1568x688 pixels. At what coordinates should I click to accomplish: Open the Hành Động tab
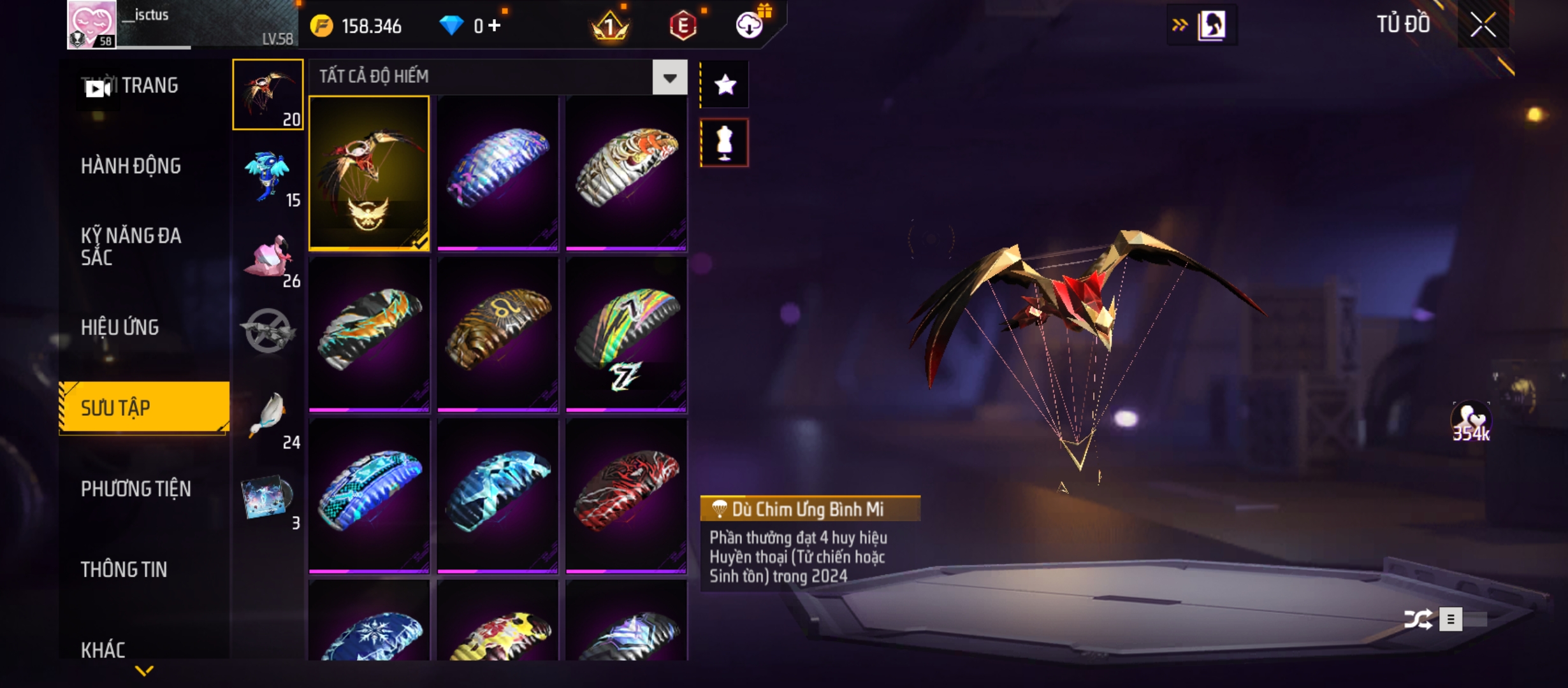[131, 166]
